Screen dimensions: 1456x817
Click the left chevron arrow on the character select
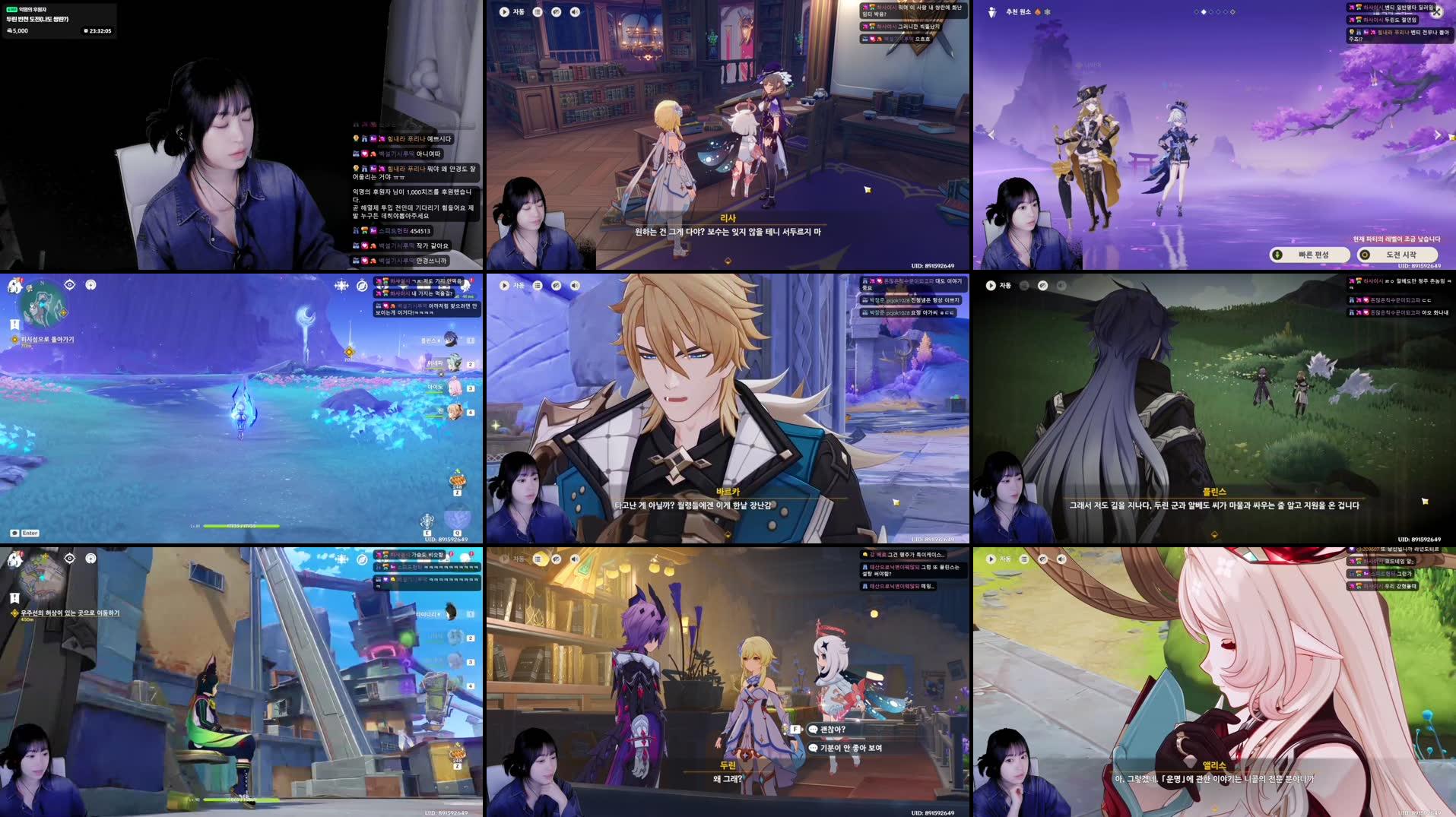click(991, 135)
